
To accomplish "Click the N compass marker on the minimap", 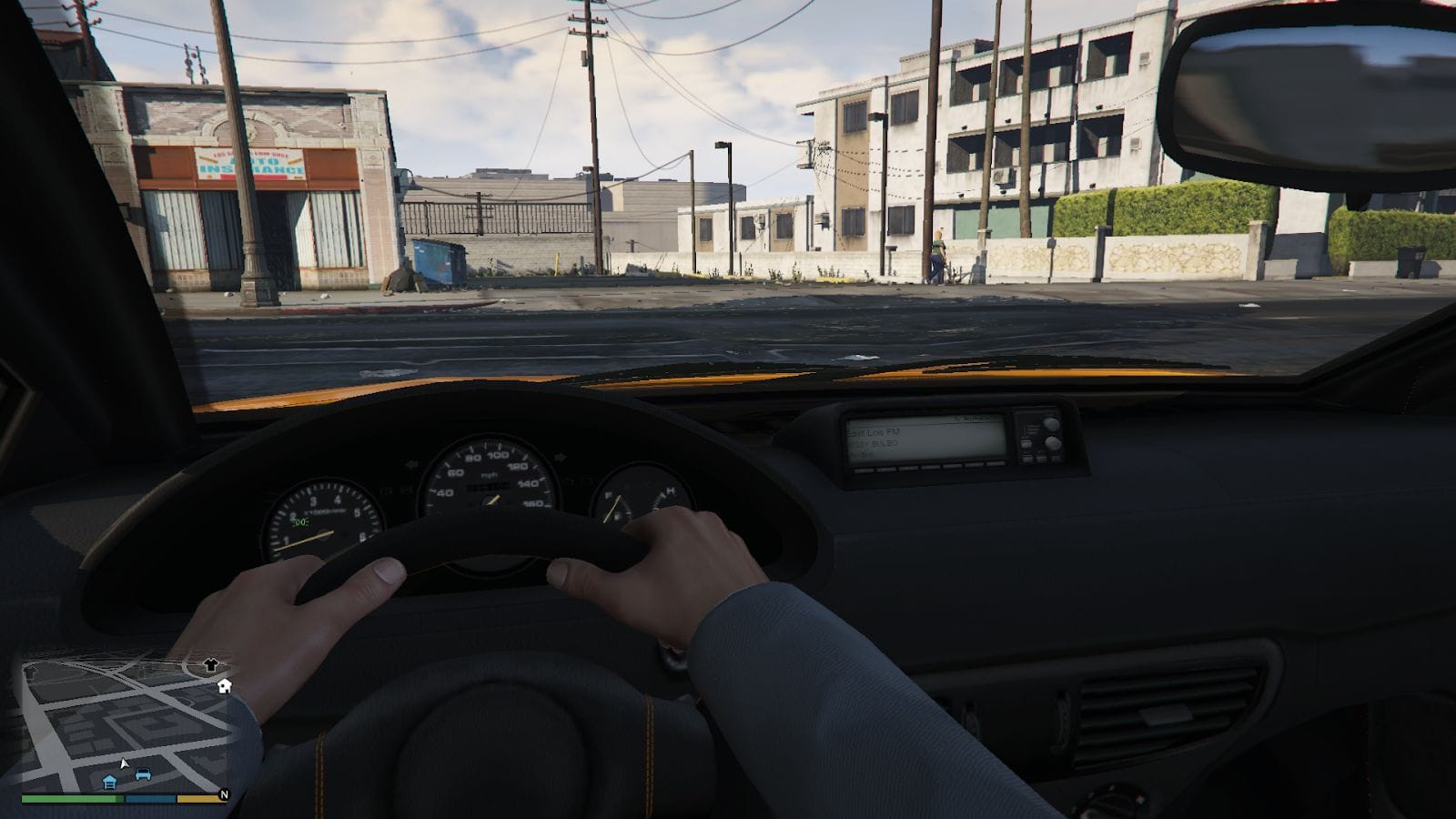I will coord(225,794).
